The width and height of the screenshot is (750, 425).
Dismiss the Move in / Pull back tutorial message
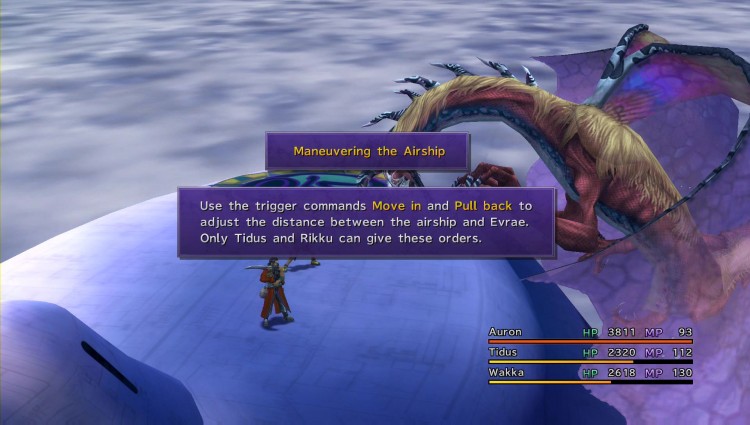tap(366, 221)
